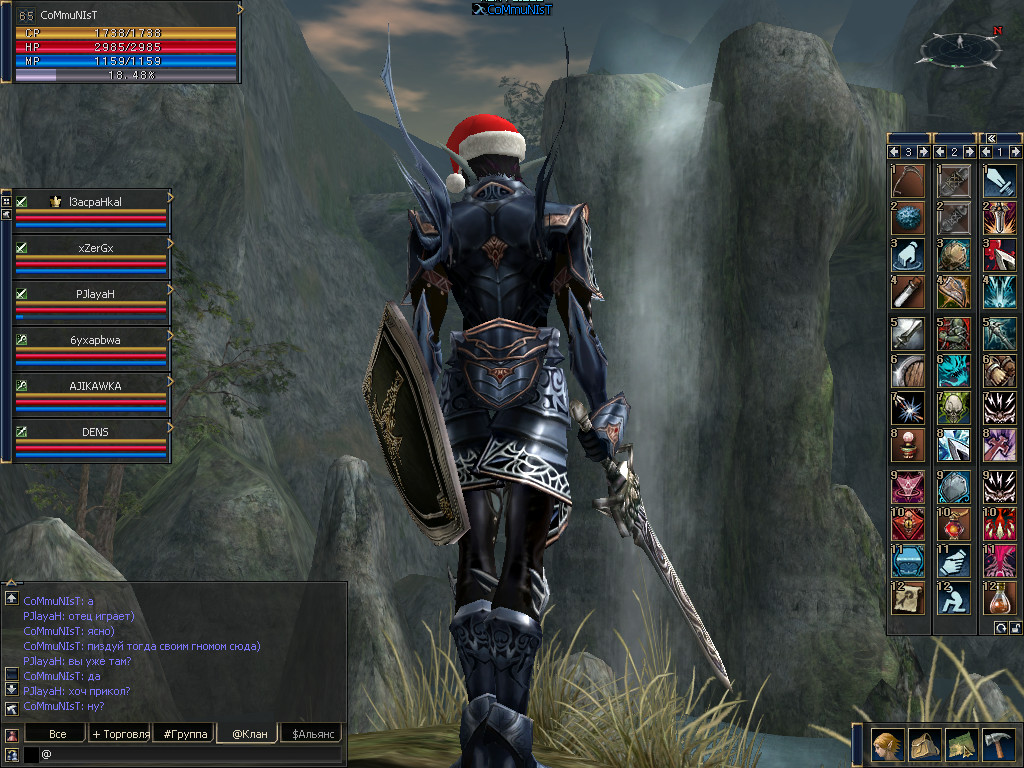Open the $Альянс chat tab
Screen dimensions: 1024x768
[312, 734]
